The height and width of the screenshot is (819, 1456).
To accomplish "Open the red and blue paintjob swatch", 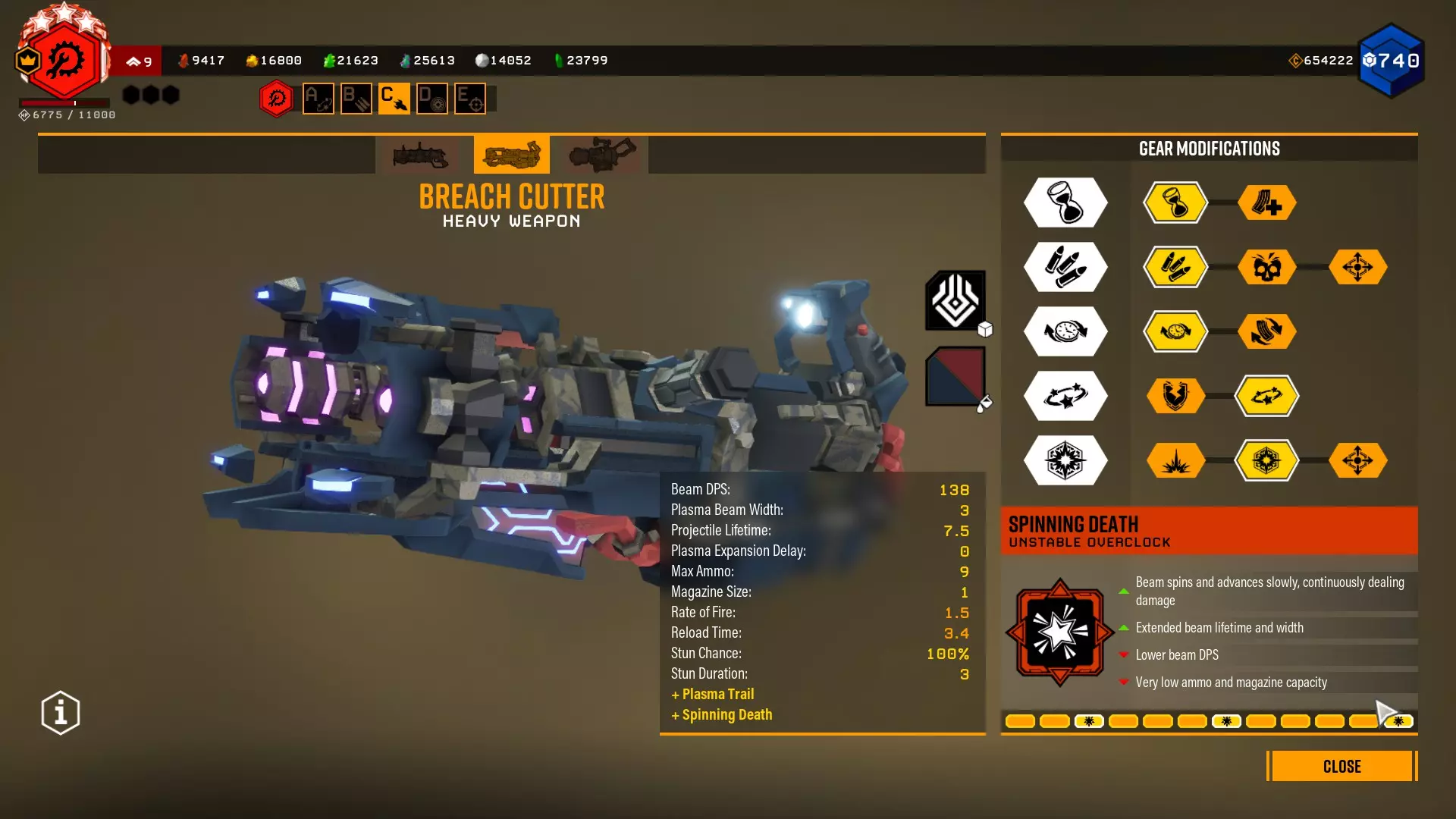I will coord(955,376).
